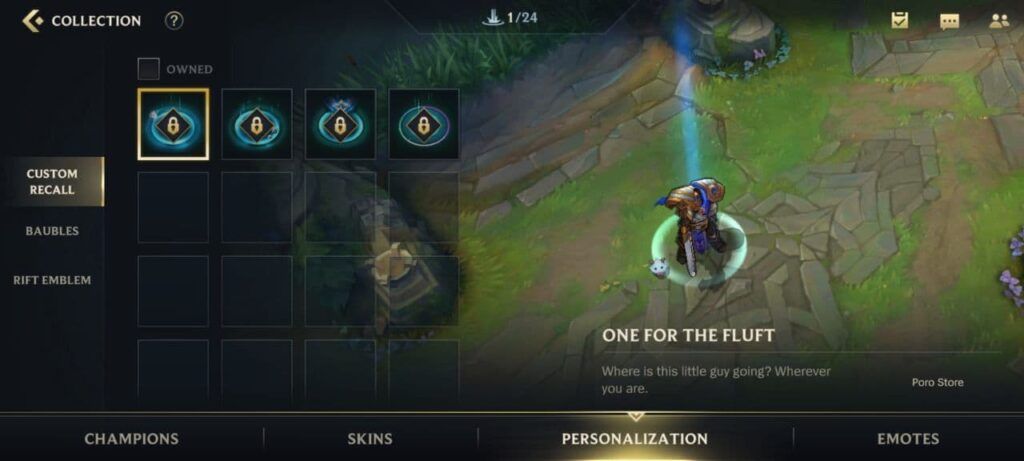1024x461 pixels.
Task: Switch to the Champions tab
Action: pyautogui.click(x=131, y=438)
